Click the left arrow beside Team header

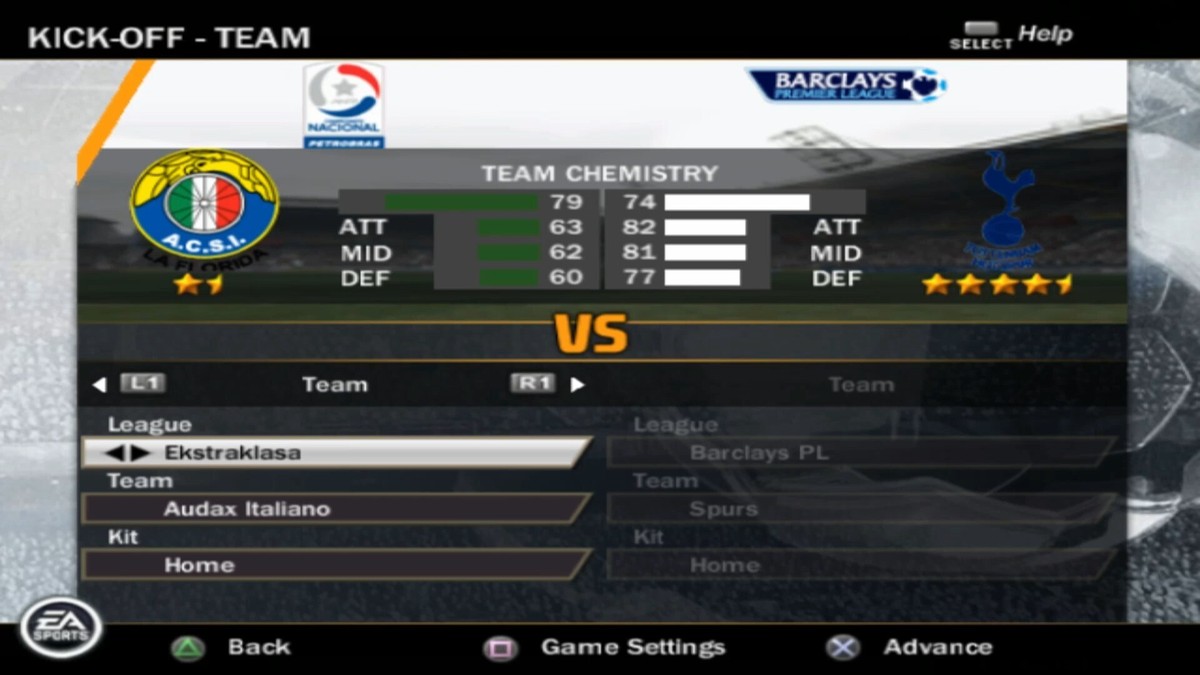tap(98, 385)
